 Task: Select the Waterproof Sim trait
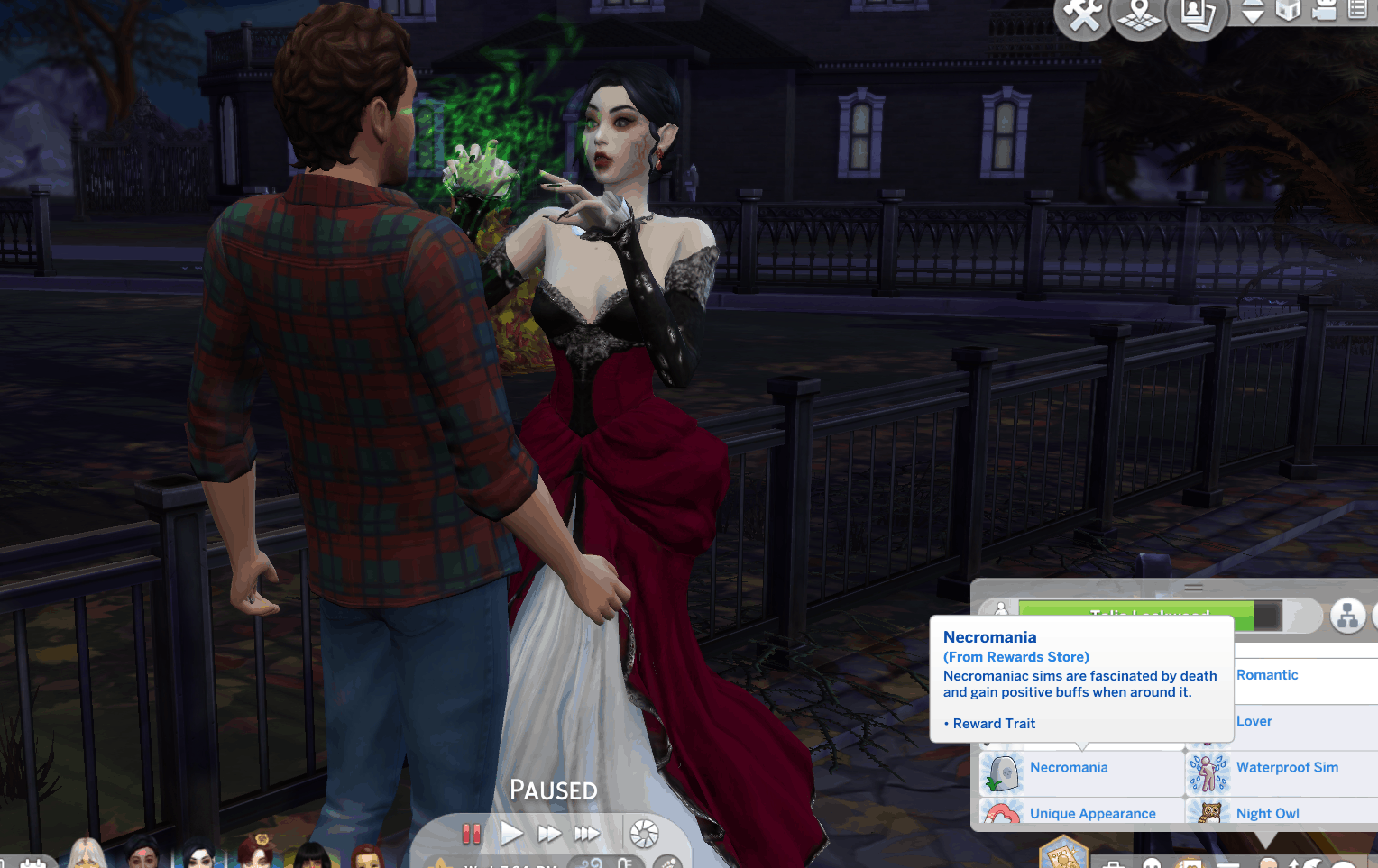1287,768
